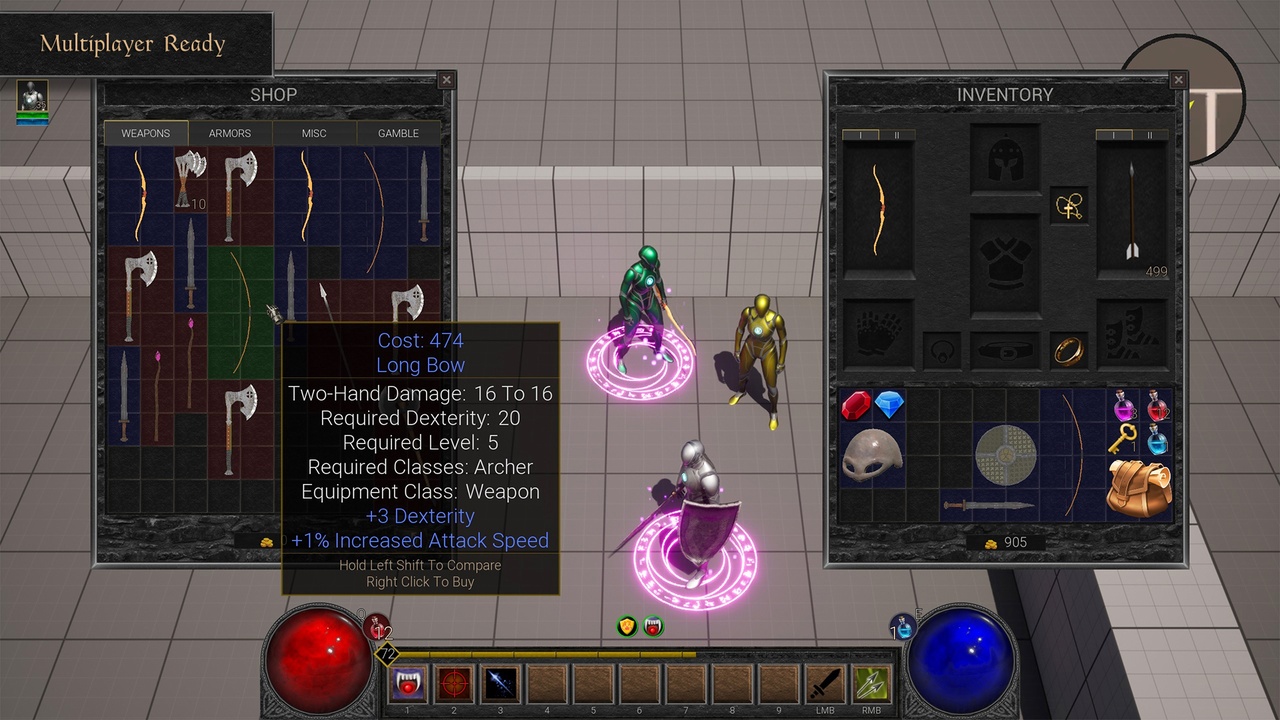Switch to the Armors shop tab
This screenshot has width=1280, height=720.
point(230,133)
